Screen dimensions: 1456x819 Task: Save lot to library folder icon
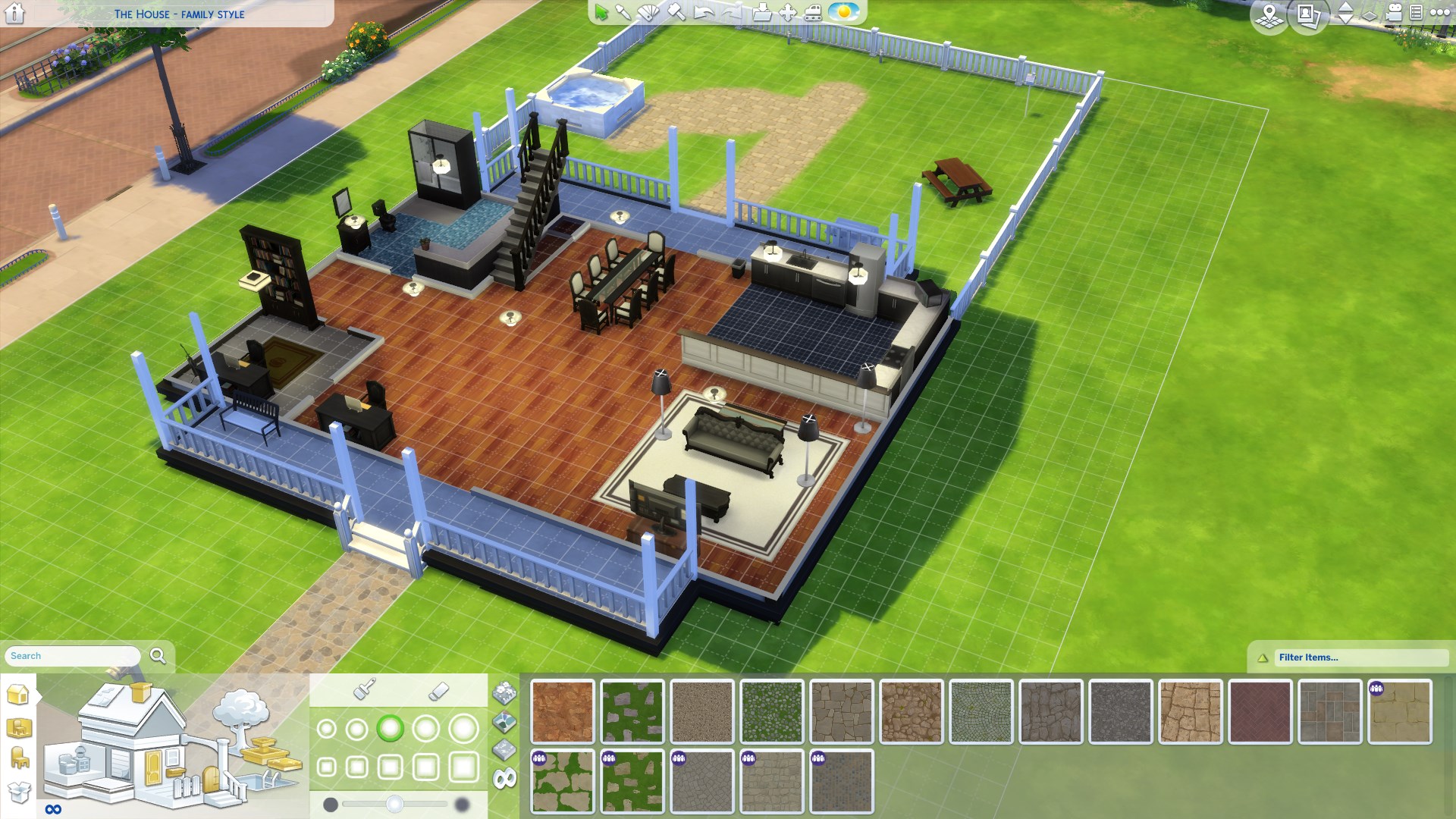click(762, 13)
